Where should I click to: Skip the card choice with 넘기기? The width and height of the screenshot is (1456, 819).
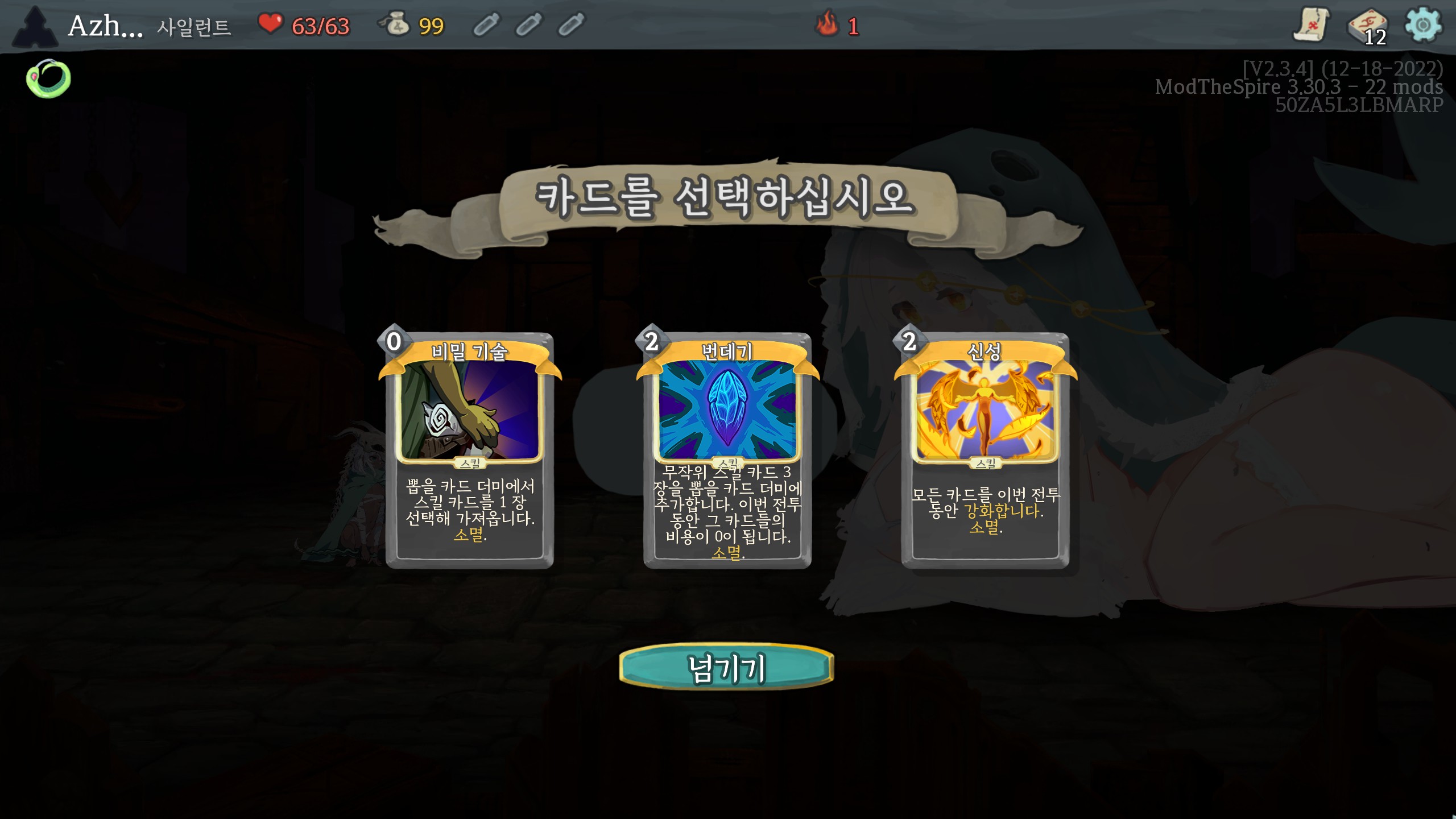(726, 668)
